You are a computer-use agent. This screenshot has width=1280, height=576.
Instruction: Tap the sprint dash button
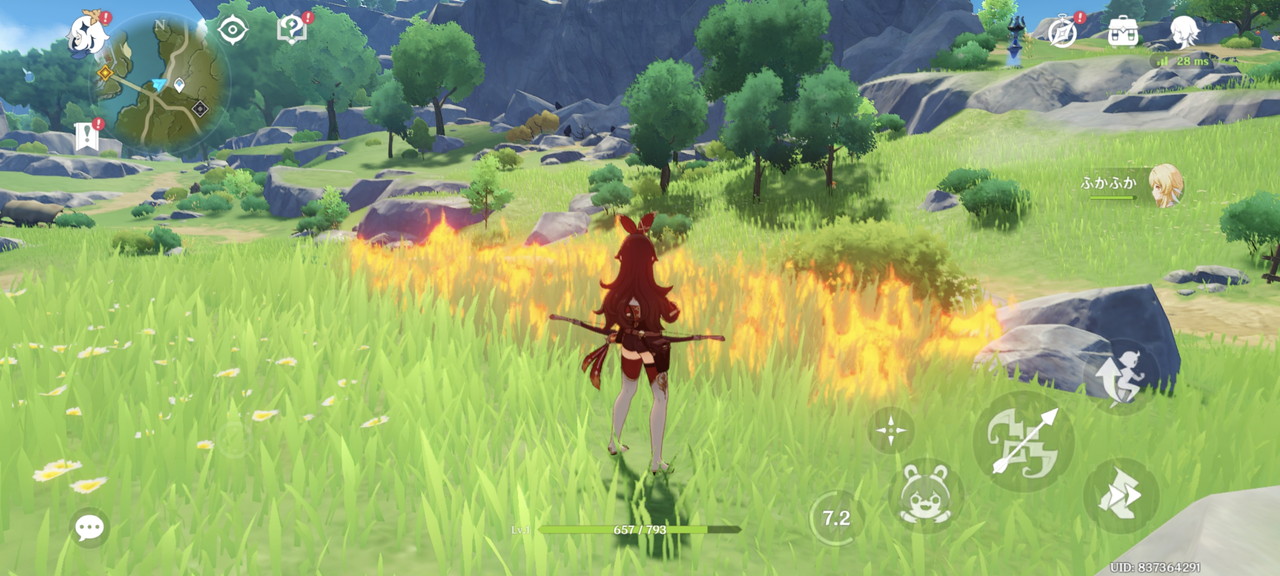click(x=1121, y=496)
